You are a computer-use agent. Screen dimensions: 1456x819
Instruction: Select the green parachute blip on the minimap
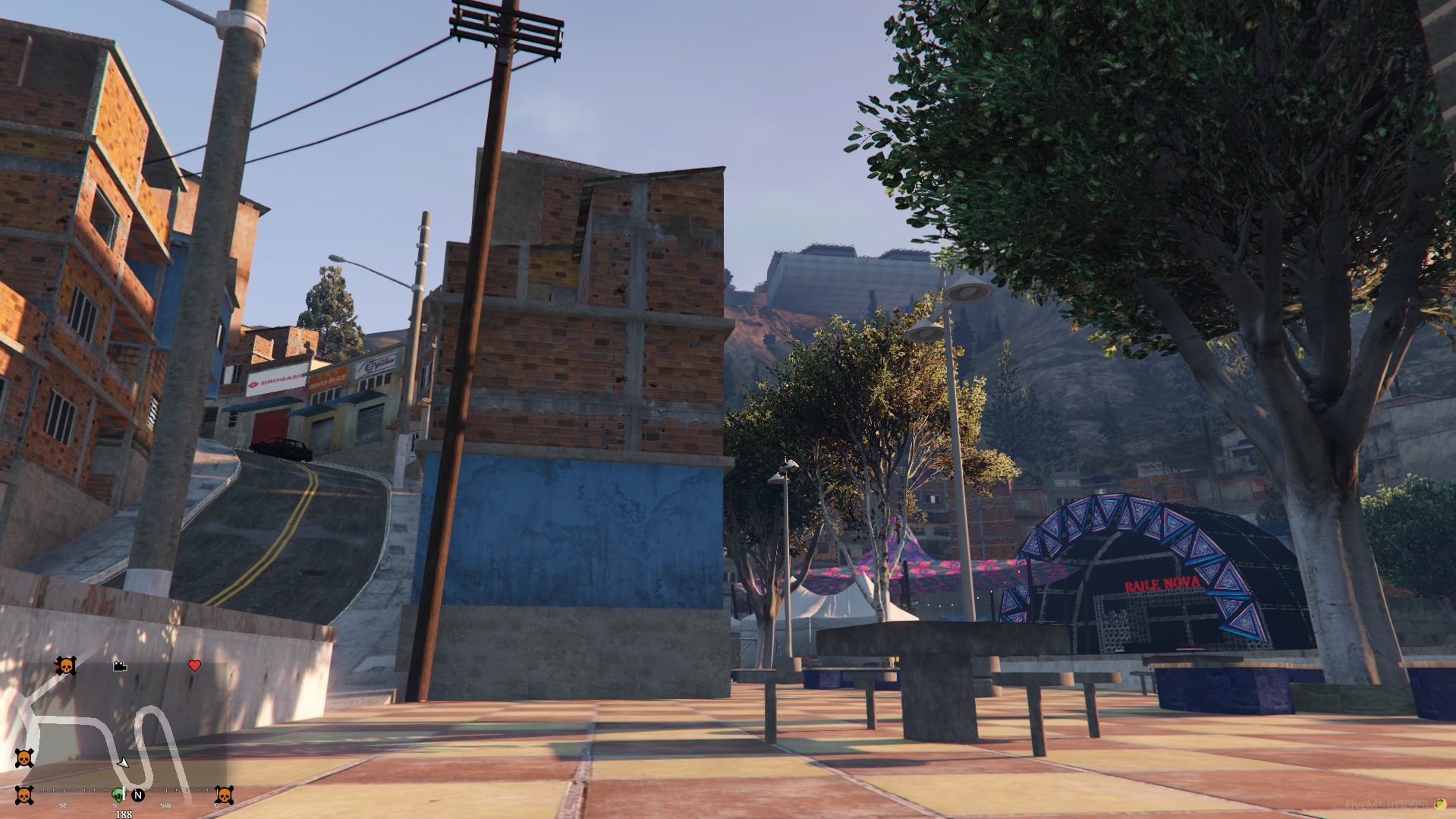pos(118,795)
